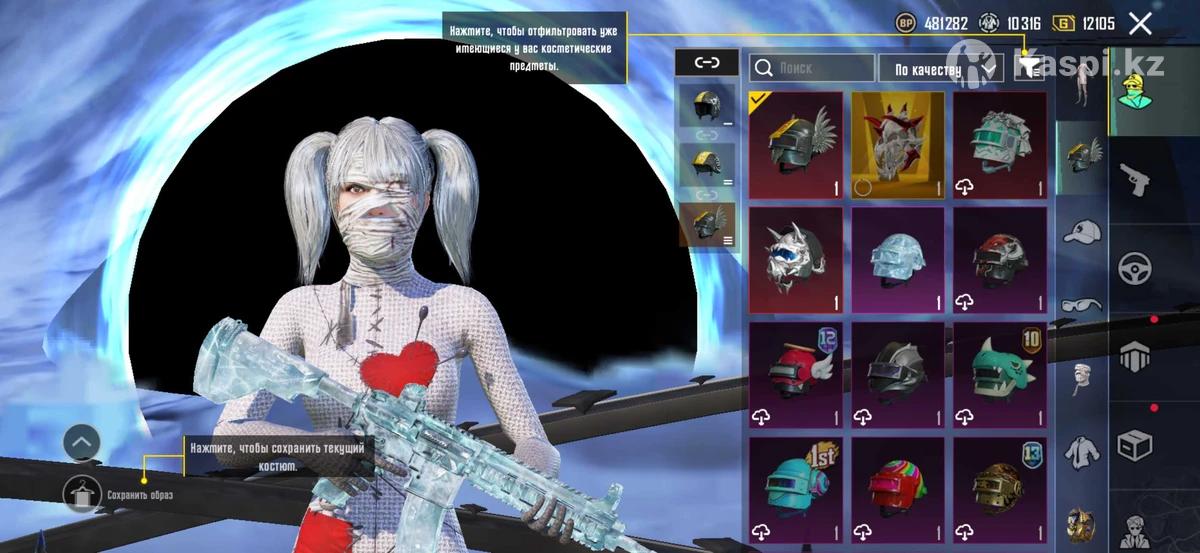Image resolution: width=1200 pixels, height=553 pixels.
Task: Toggle the owned-cosmetics filter funnel icon
Action: [1029, 67]
